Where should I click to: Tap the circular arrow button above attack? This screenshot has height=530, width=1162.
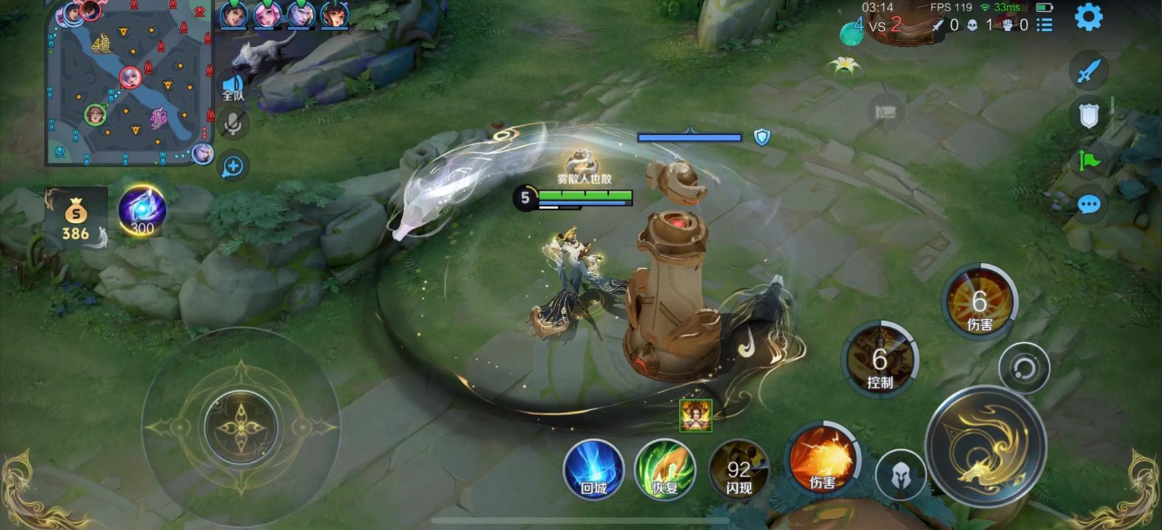(1024, 367)
